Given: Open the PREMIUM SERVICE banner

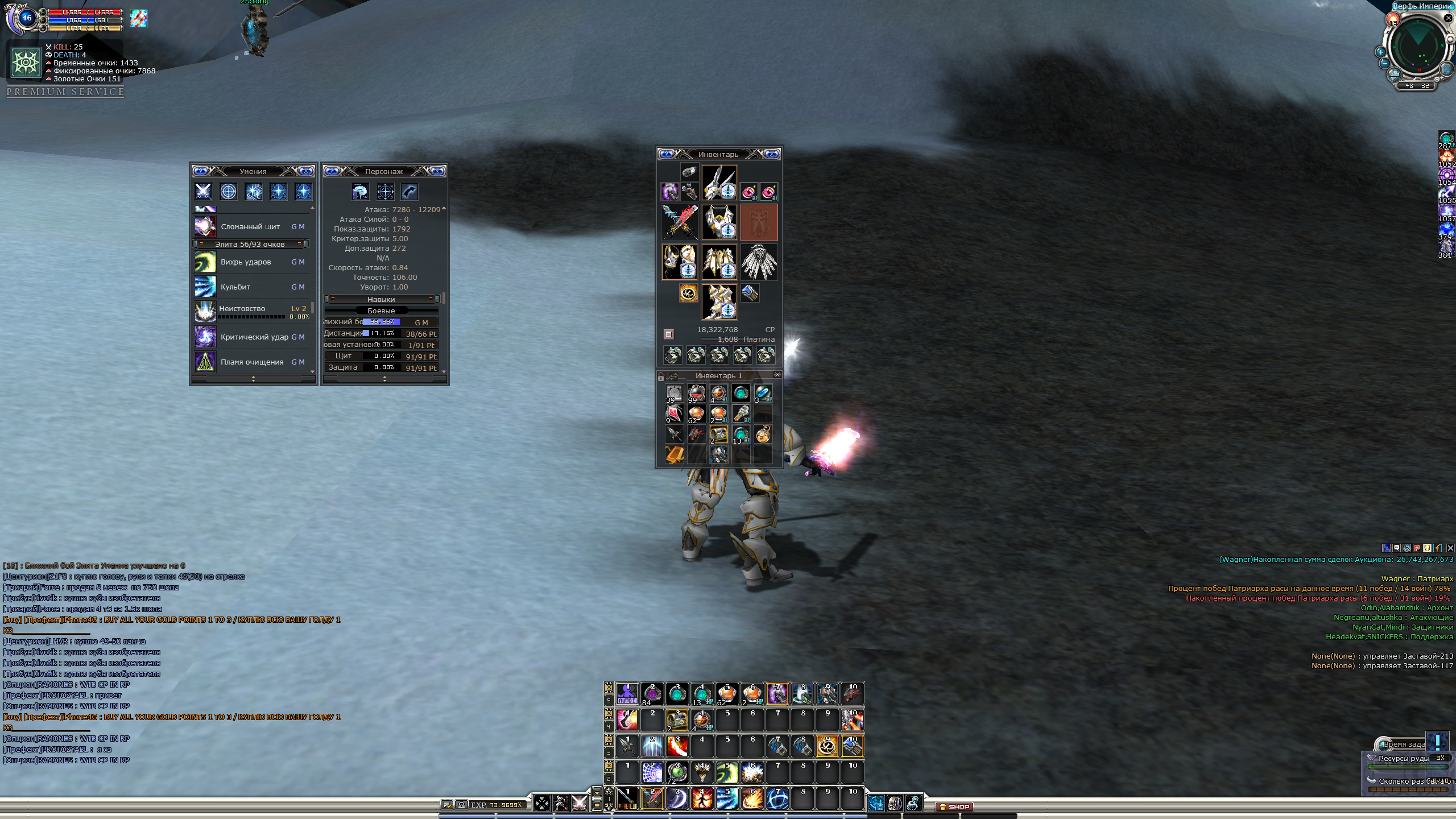Looking at the screenshot, I should (65, 92).
